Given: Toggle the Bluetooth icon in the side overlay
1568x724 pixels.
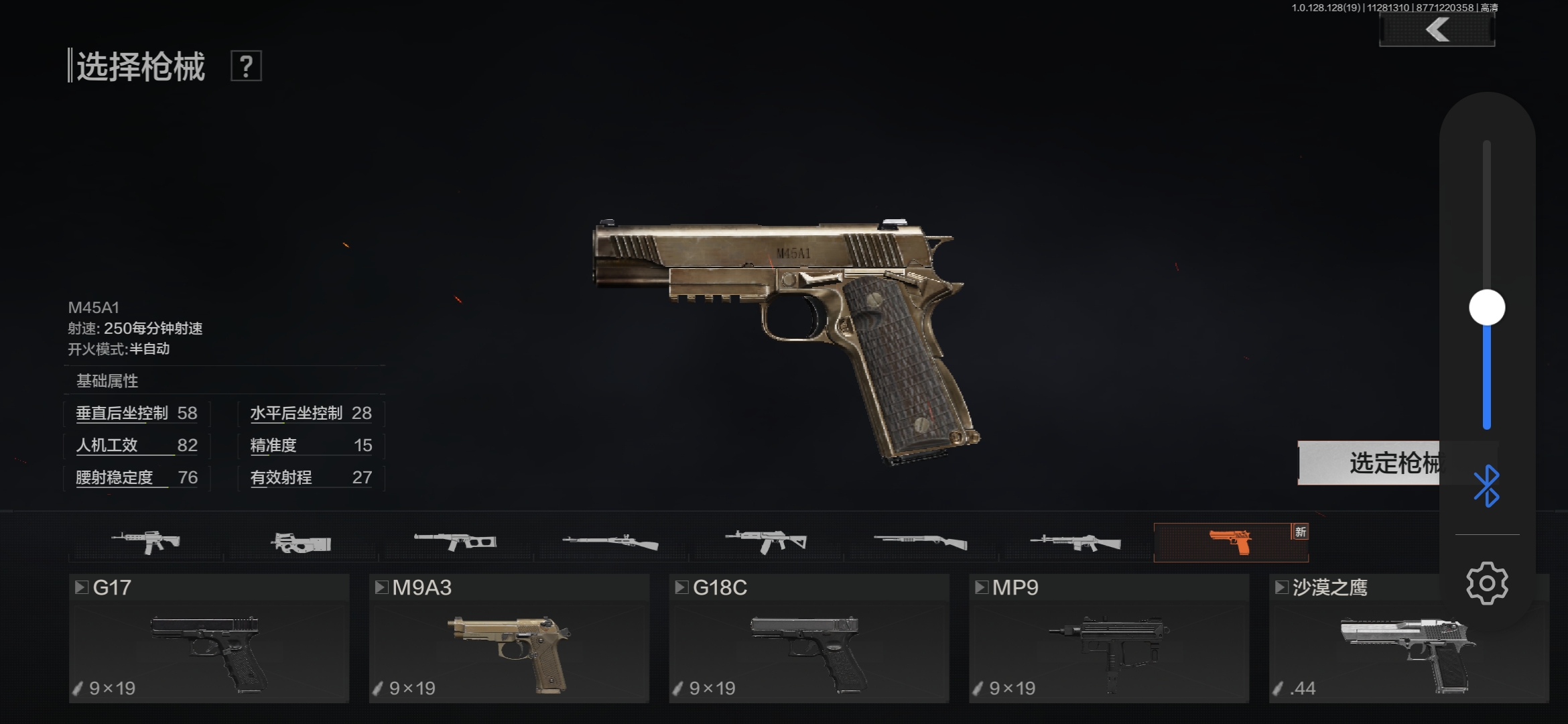Looking at the screenshot, I should (1487, 486).
